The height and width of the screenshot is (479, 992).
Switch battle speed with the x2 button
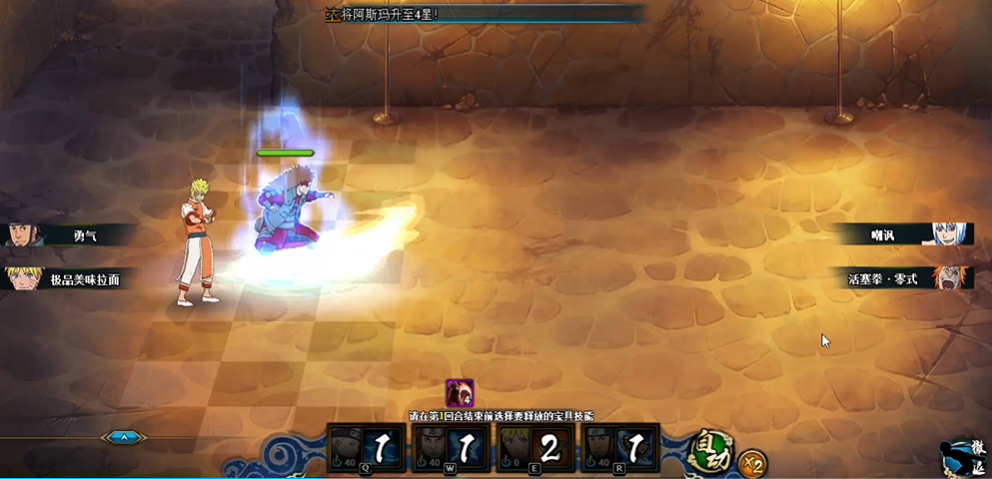(x=752, y=463)
